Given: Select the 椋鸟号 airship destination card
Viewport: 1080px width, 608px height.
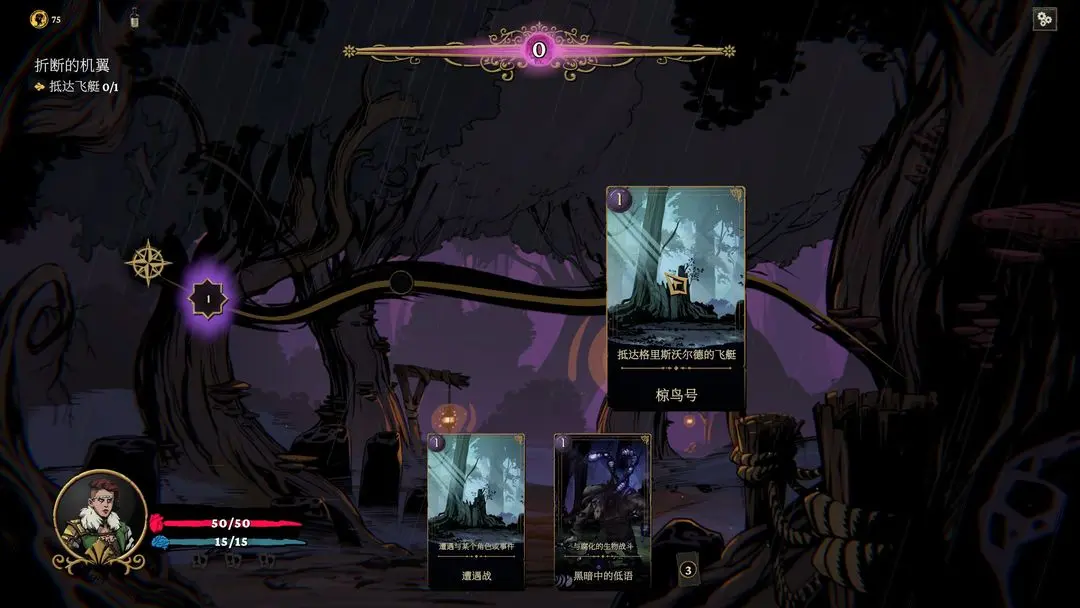Looking at the screenshot, I should (x=676, y=297).
